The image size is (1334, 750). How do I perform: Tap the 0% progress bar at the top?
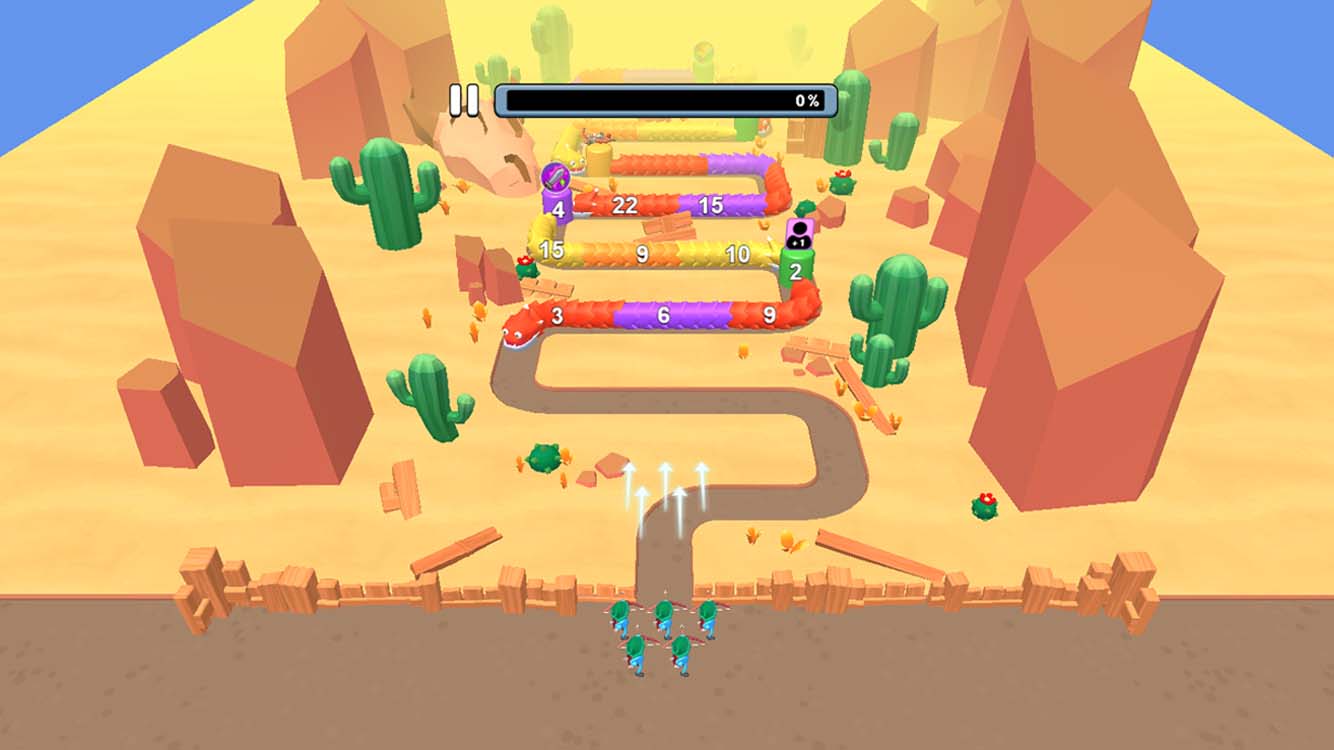point(665,99)
